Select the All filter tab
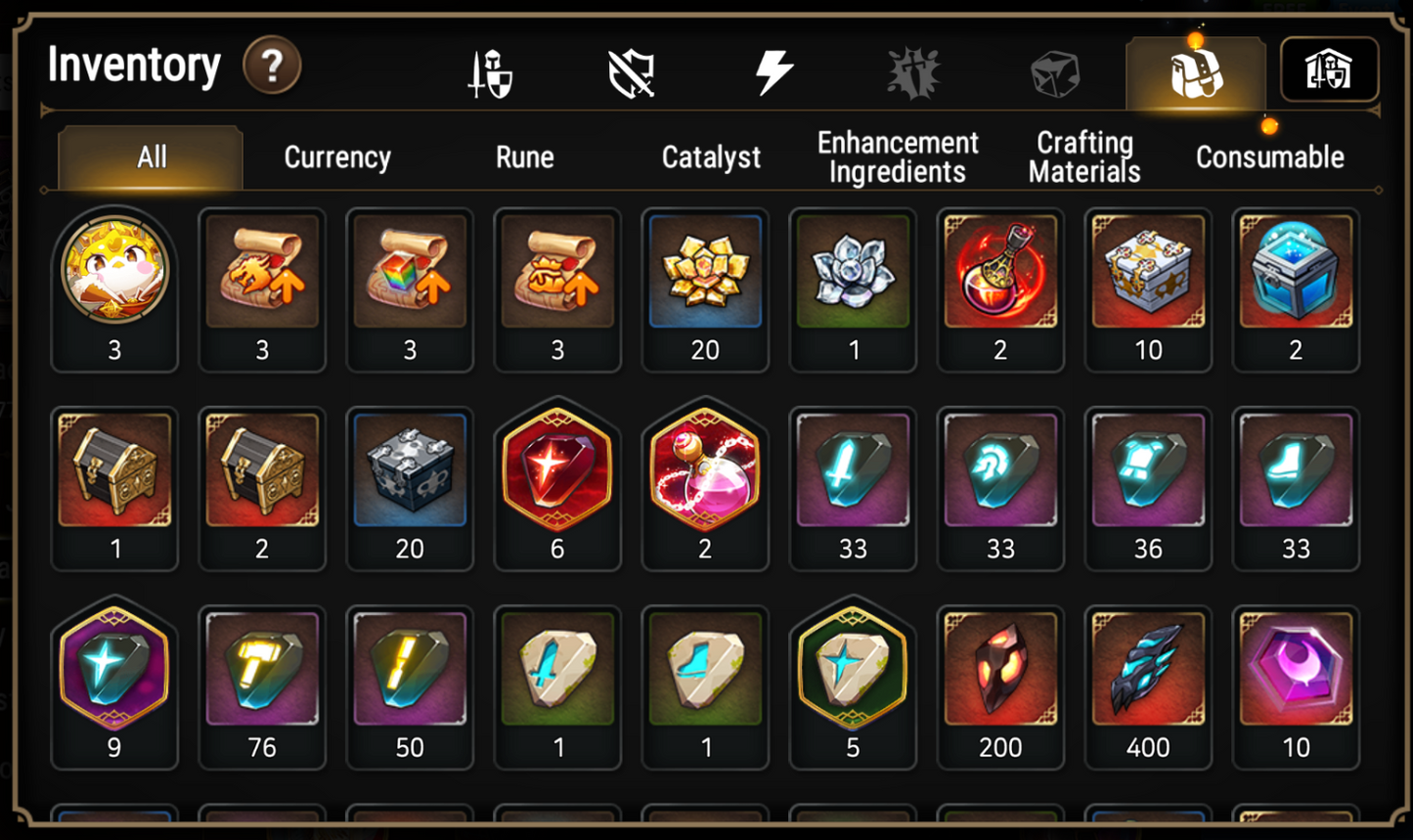The height and width of the screenshot is (840, 1413). click(x=150, y=156)
